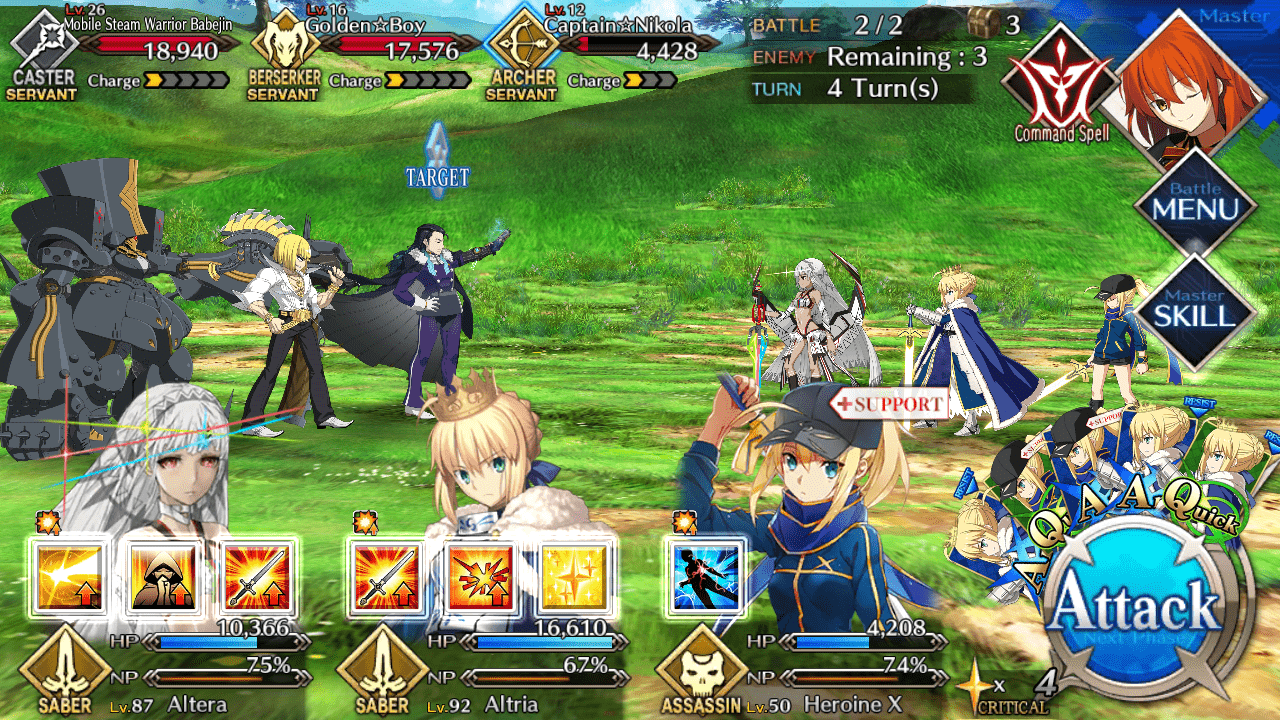Viewport: 1280px width, 720px height.
Task: Use Altera's hooded figure skill
Action: pos(161,578)
